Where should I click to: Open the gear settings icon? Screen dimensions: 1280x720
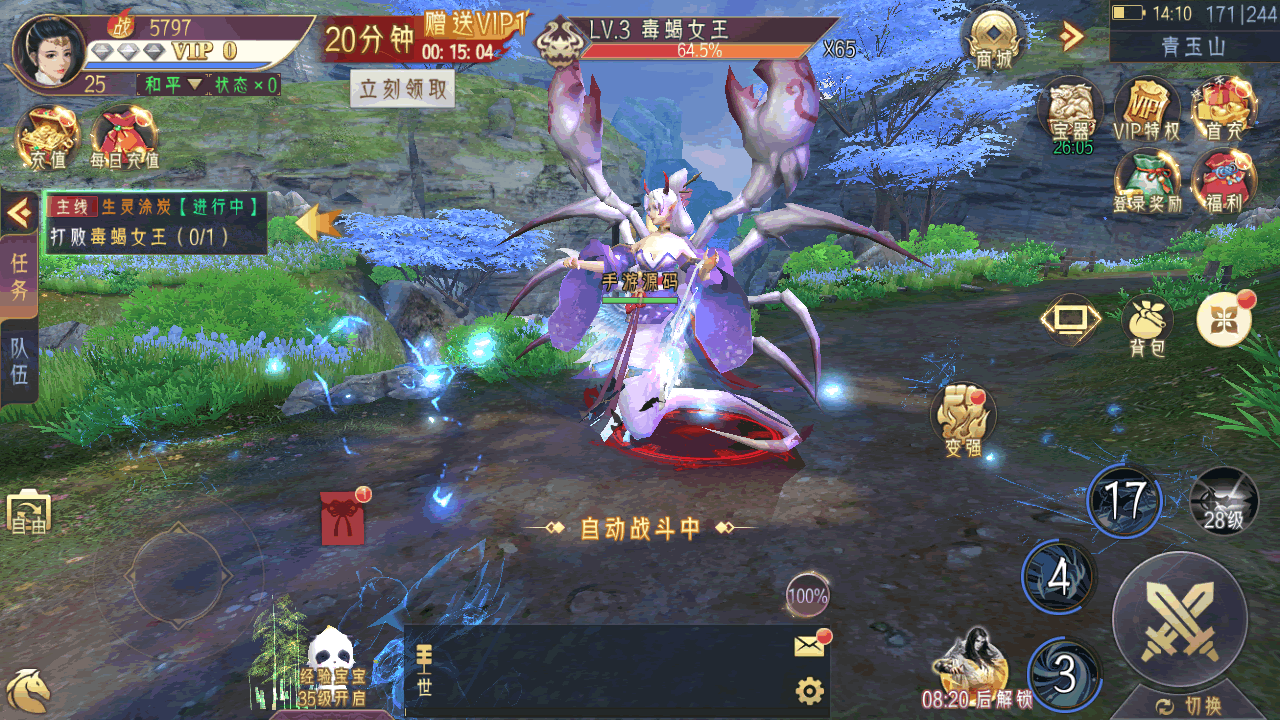click(809, 691)
